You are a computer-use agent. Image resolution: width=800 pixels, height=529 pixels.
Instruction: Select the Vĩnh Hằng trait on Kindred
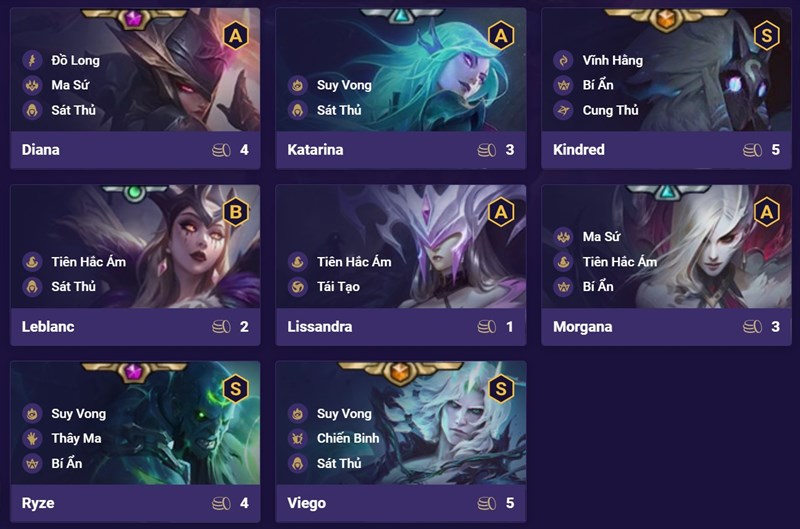click(x=611, y=60)
